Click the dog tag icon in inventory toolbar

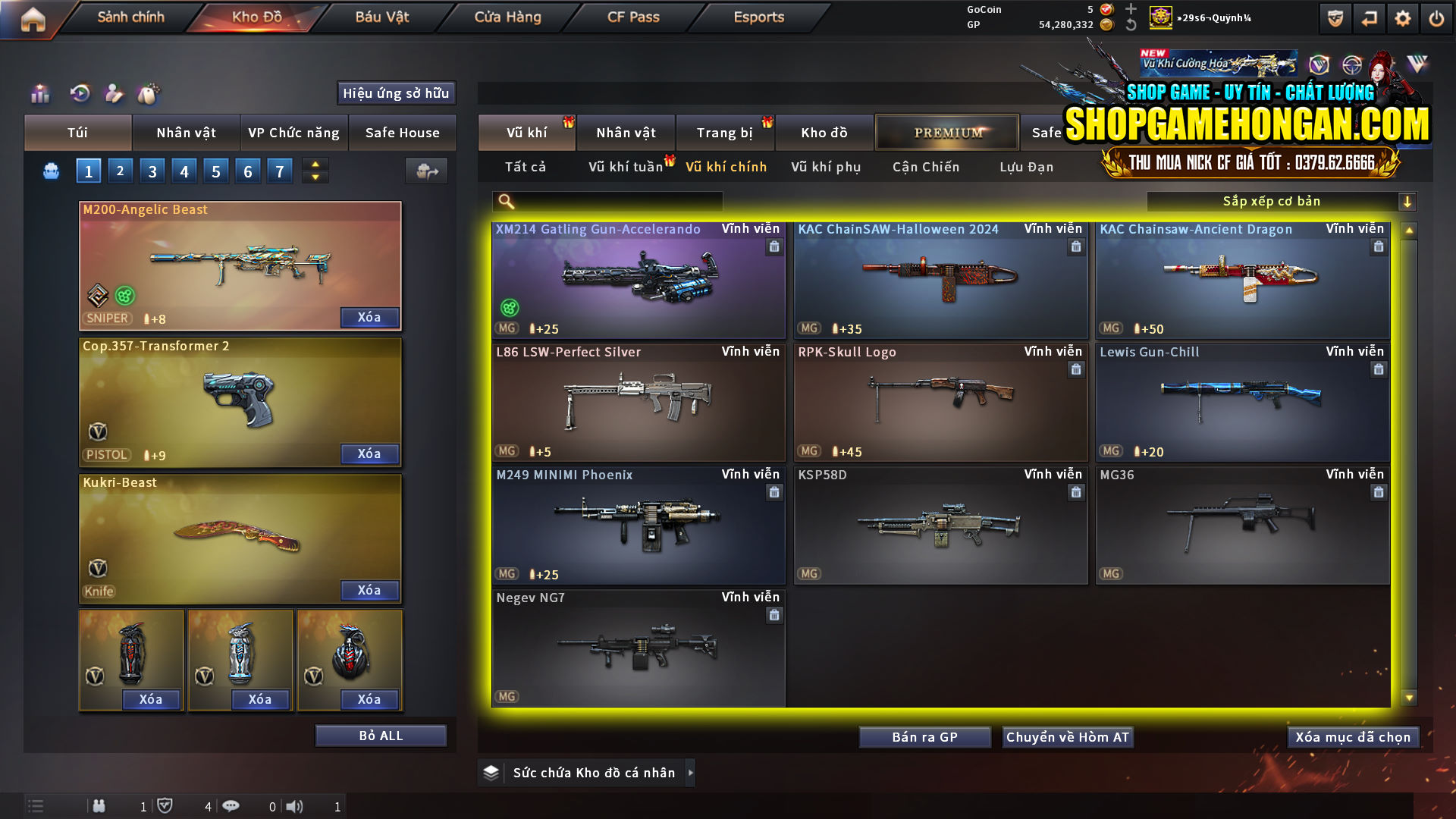point(149,93)
